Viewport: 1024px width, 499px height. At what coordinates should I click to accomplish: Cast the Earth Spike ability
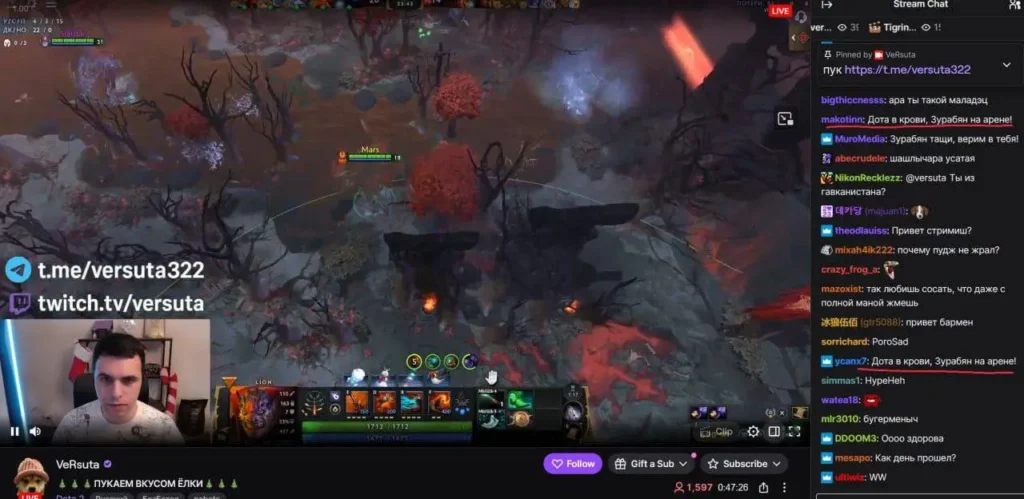[x=357, y=402]
